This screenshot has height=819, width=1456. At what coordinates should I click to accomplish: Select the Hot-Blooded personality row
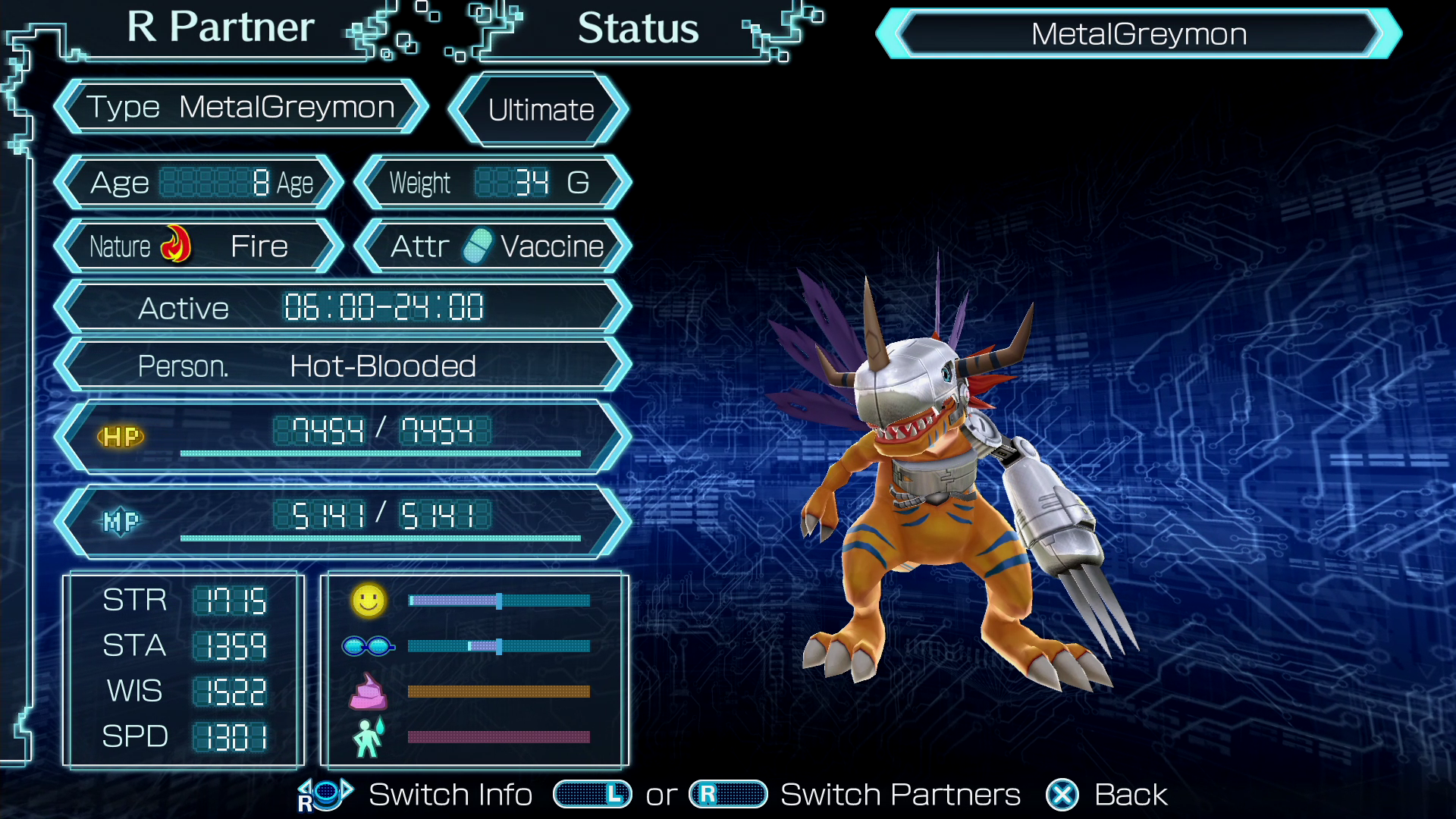click(x=343, y=367)
